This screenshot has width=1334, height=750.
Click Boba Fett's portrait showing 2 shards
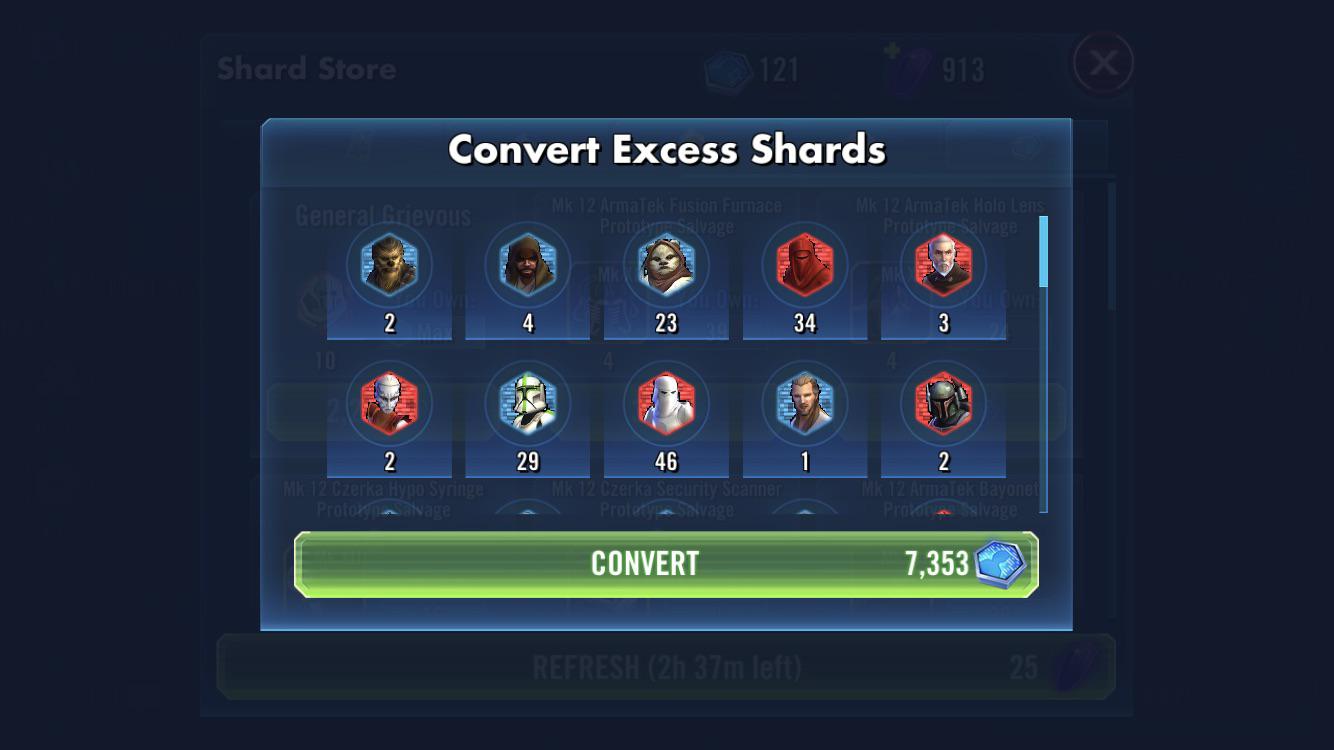point(943,405)
